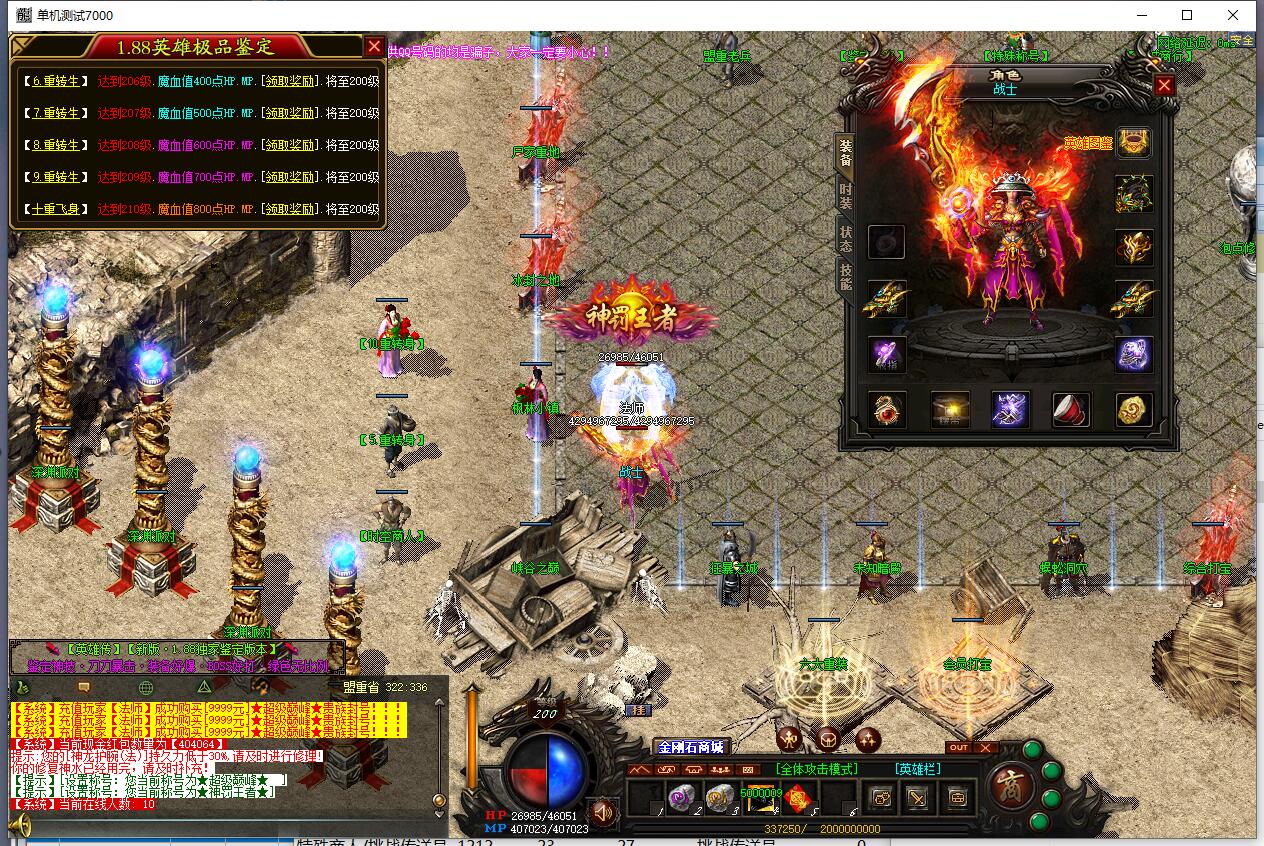Maximize the game window

tap(1187, 15)
